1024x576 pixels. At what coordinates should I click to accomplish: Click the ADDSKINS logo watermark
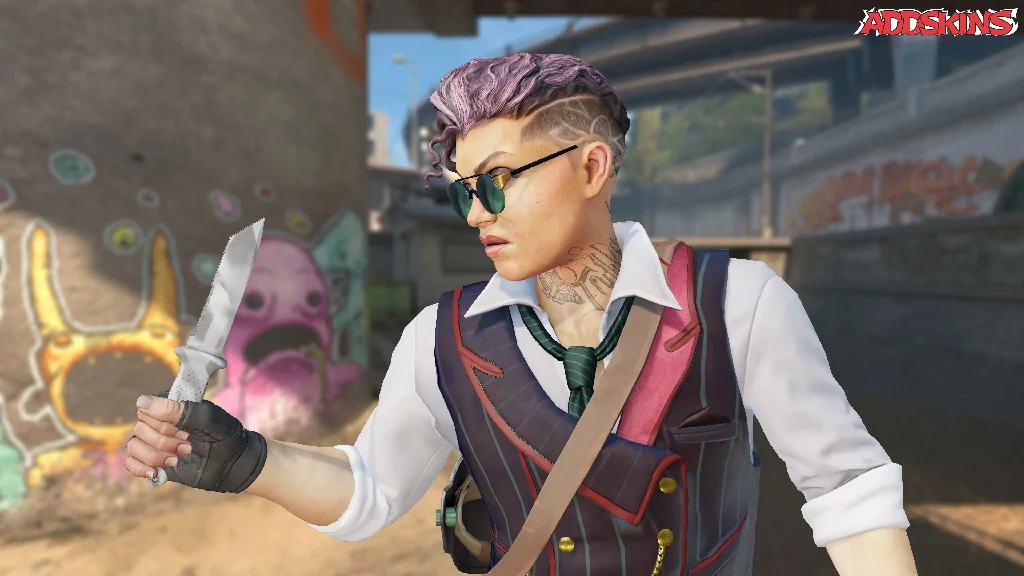coord(936,22)
